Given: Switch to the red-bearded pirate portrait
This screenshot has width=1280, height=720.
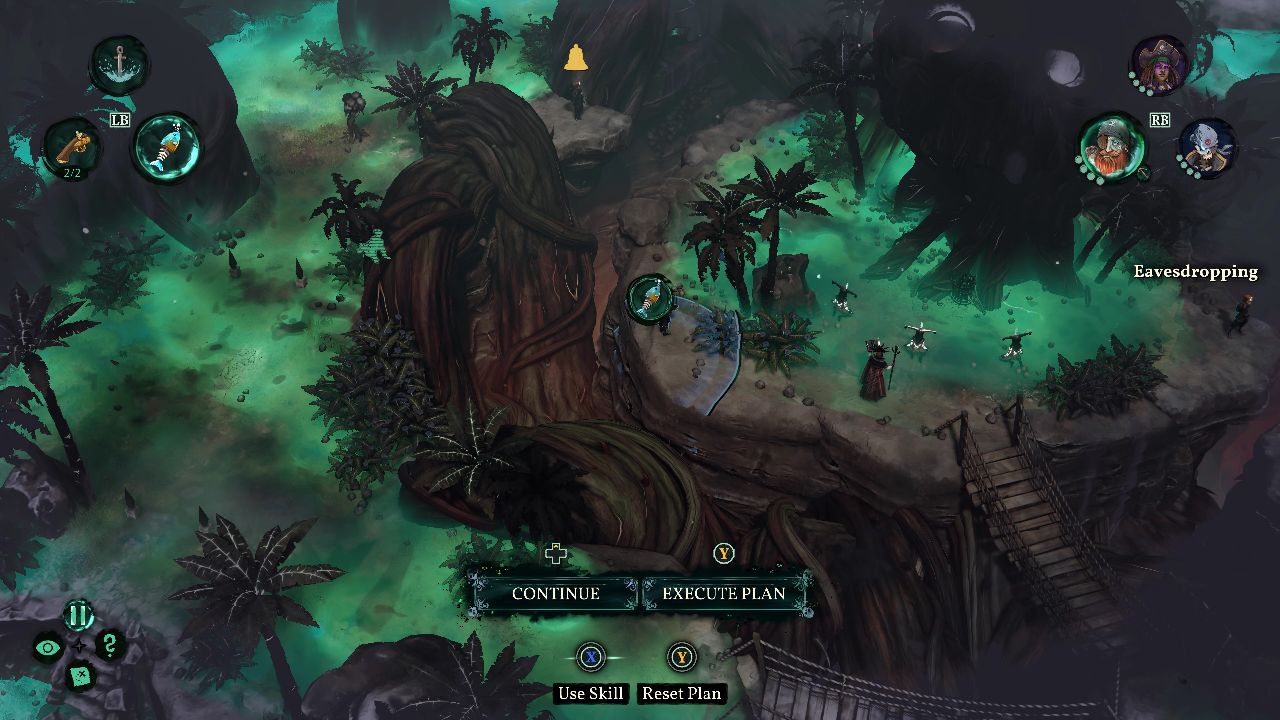Looking at the screenshot, I should [1112, 147].
